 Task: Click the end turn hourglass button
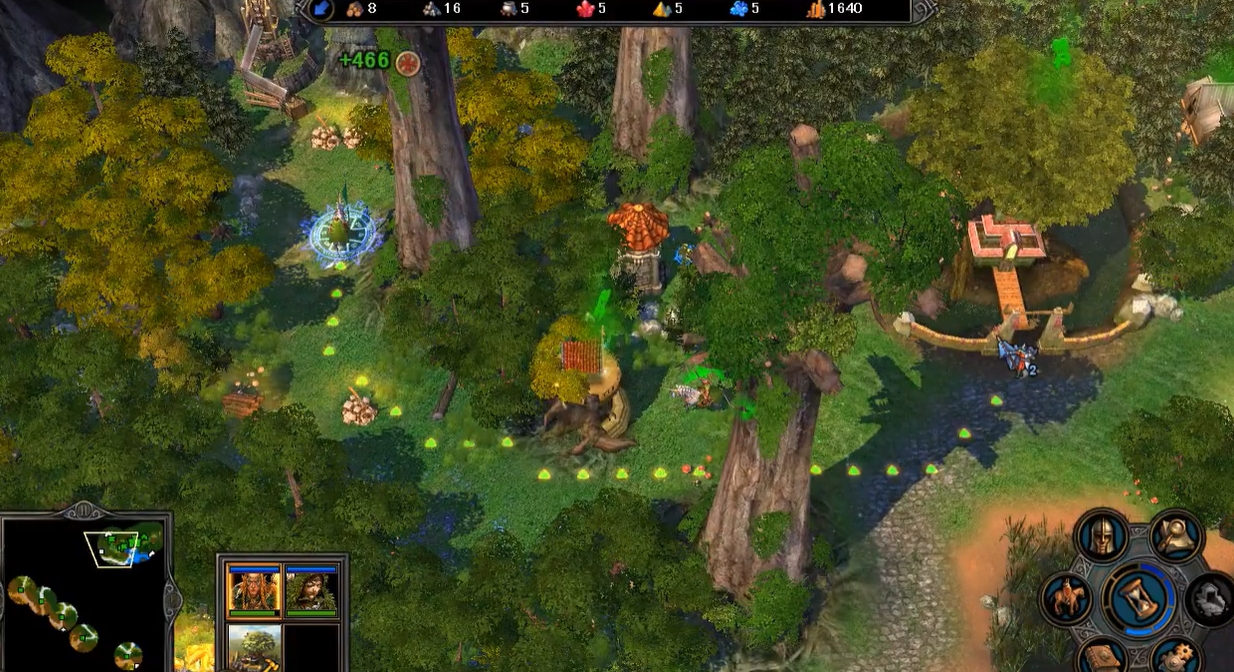[1140, 599]
